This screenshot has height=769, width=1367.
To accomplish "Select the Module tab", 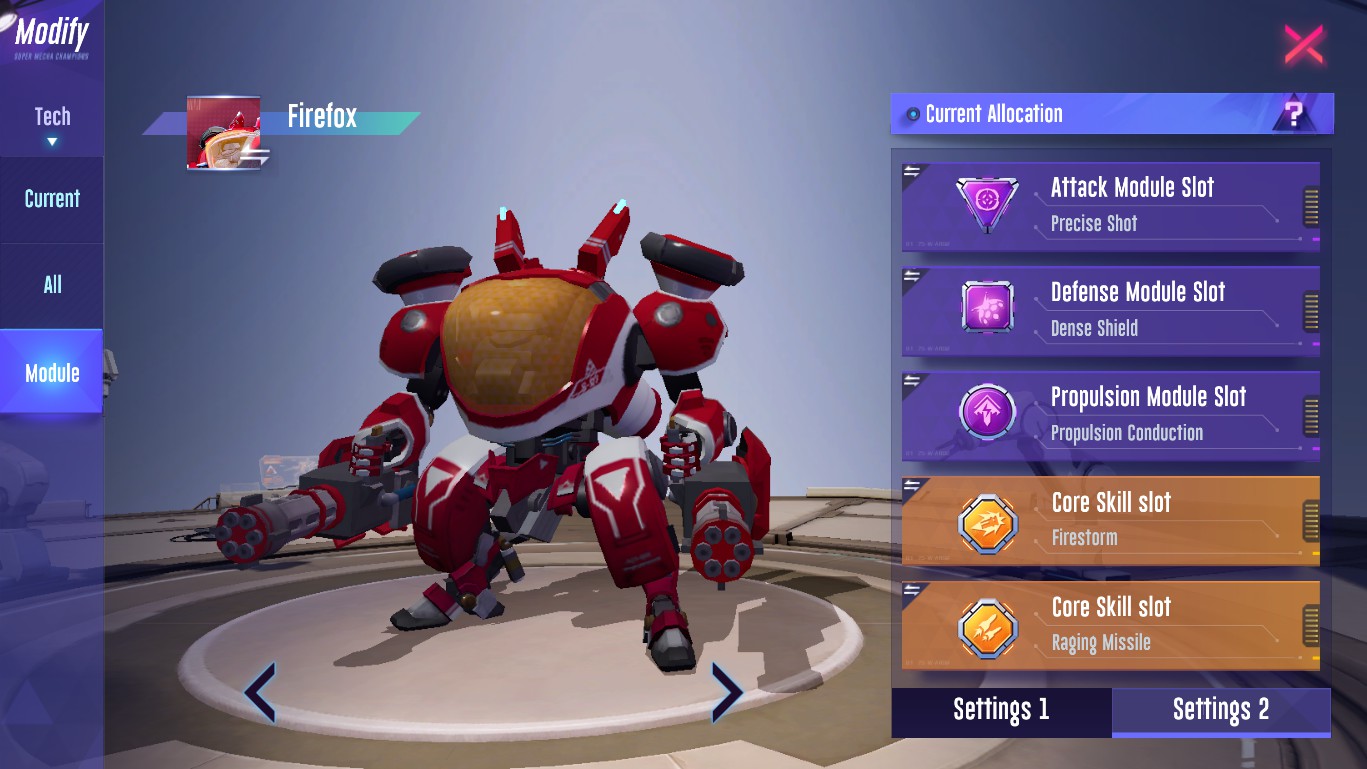I will click(52, 373).
